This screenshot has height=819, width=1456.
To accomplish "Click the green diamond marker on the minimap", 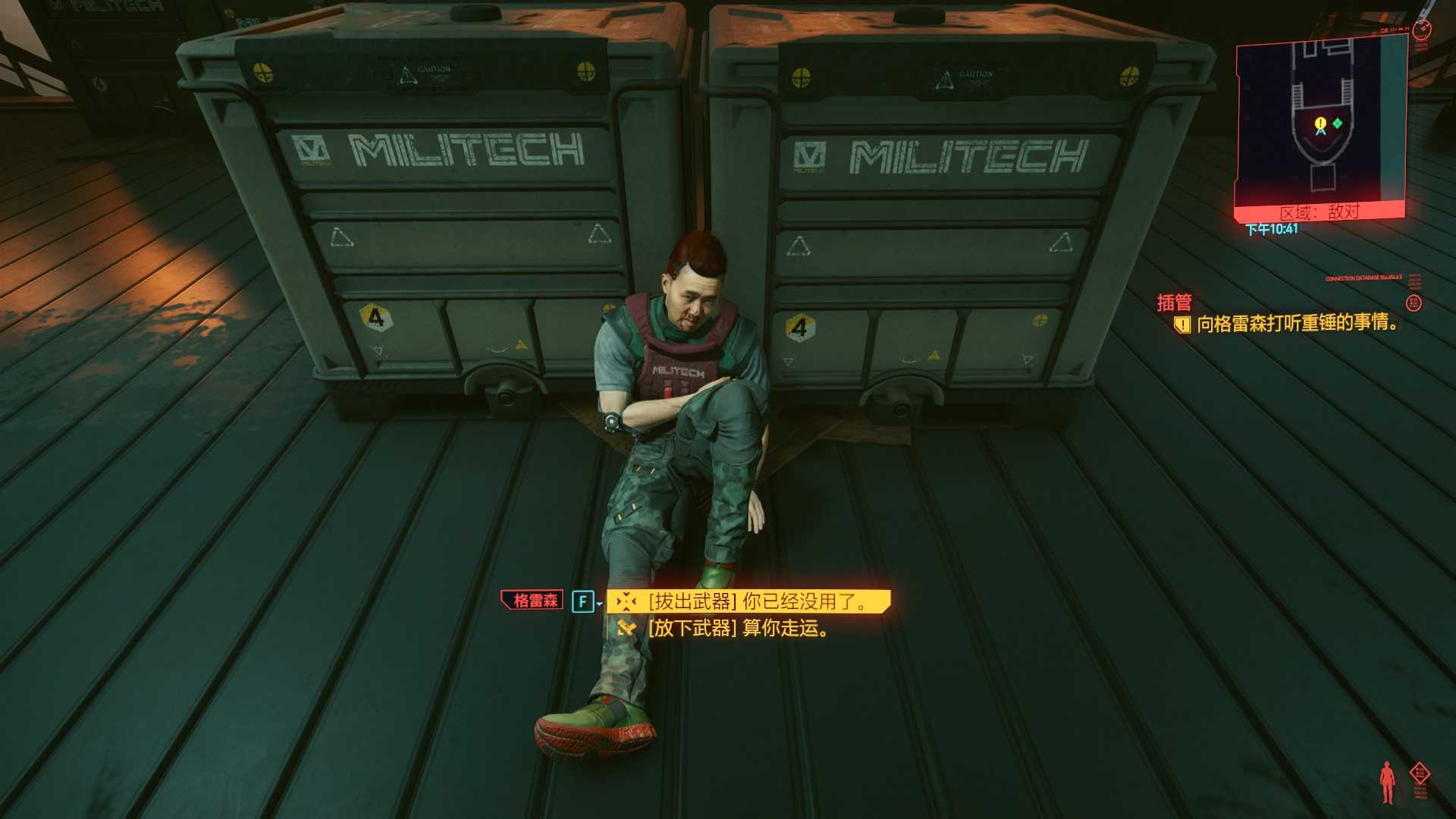I will tap(1338, 123).
